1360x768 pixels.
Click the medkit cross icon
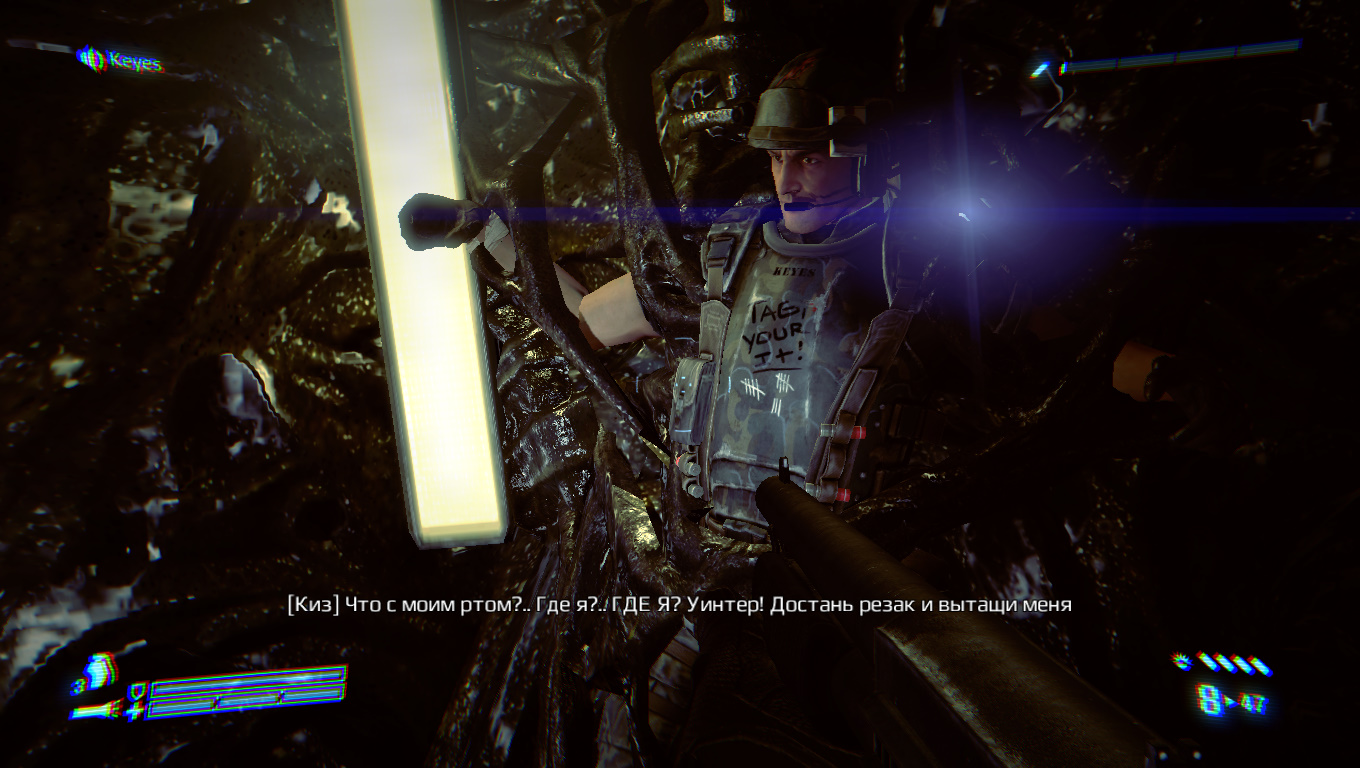pyautogui.click(x=136, y=710)
